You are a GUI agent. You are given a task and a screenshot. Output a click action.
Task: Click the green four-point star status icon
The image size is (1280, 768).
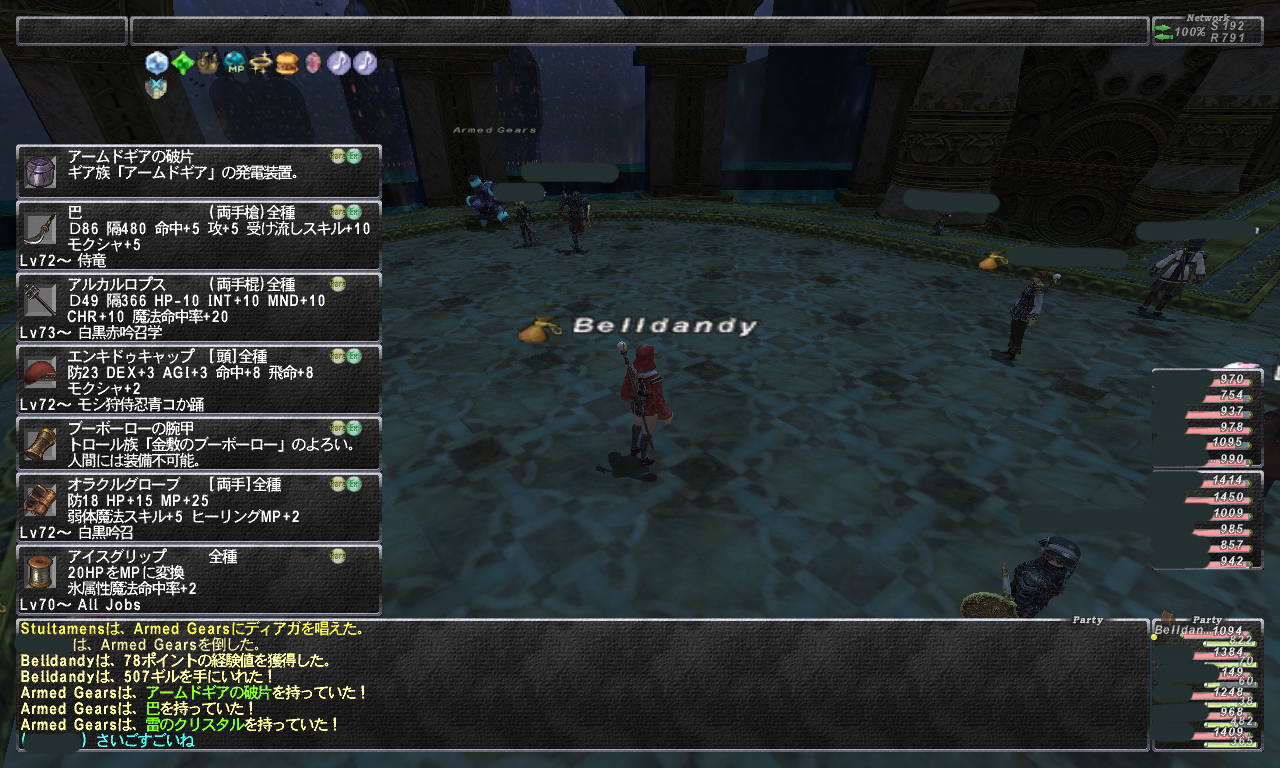point(183,63)
